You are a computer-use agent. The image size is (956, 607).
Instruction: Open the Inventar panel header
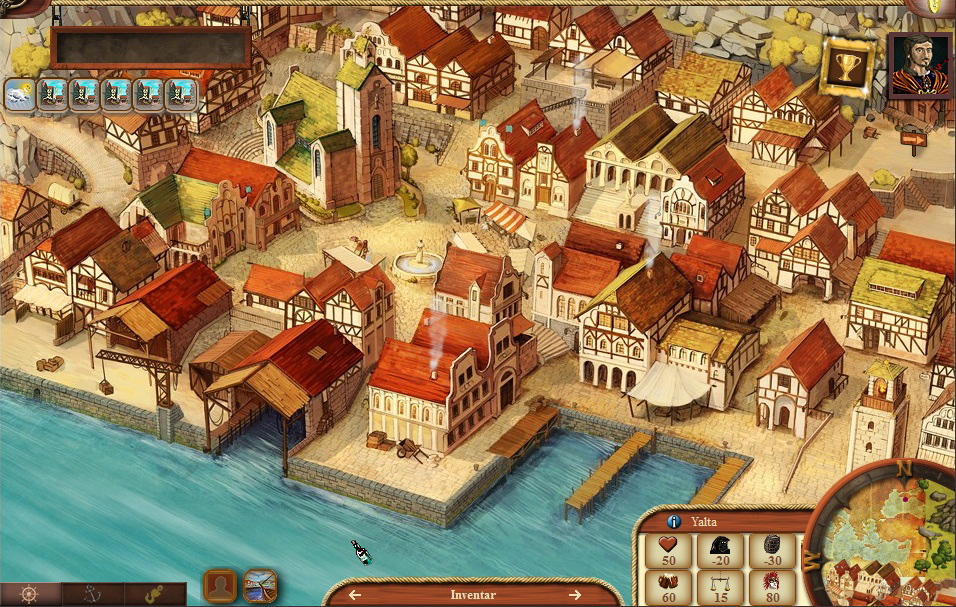point(472,595)
